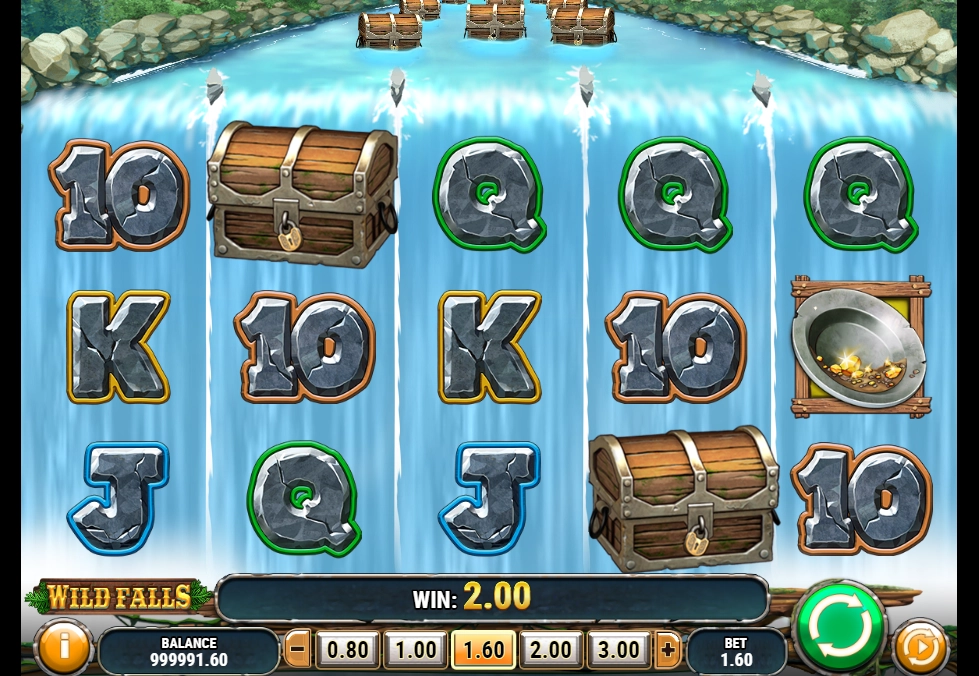979x676 pixels.
Task: Select the highlighted 1.60 bet amount
Action: (484, 650)
